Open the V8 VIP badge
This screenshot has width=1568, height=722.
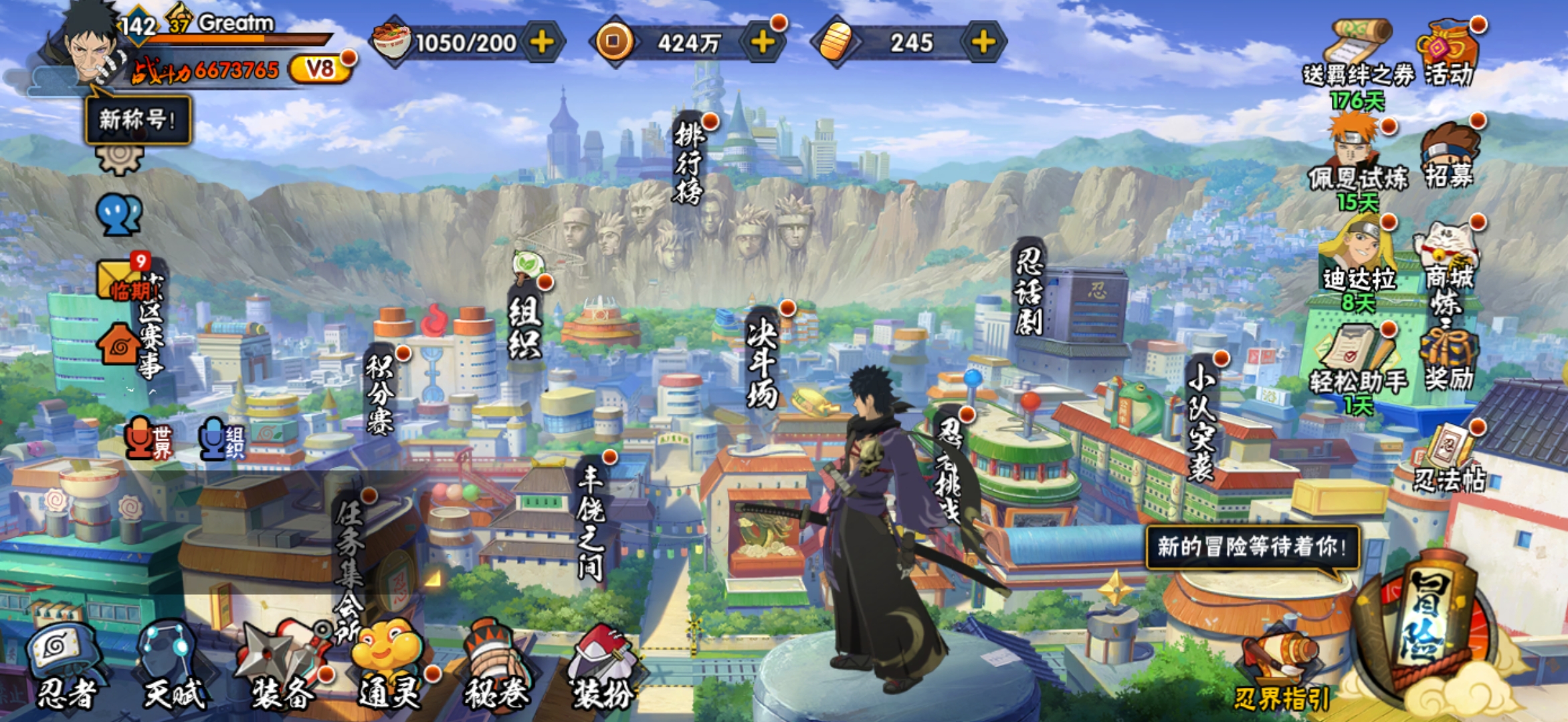coord(320,68)
